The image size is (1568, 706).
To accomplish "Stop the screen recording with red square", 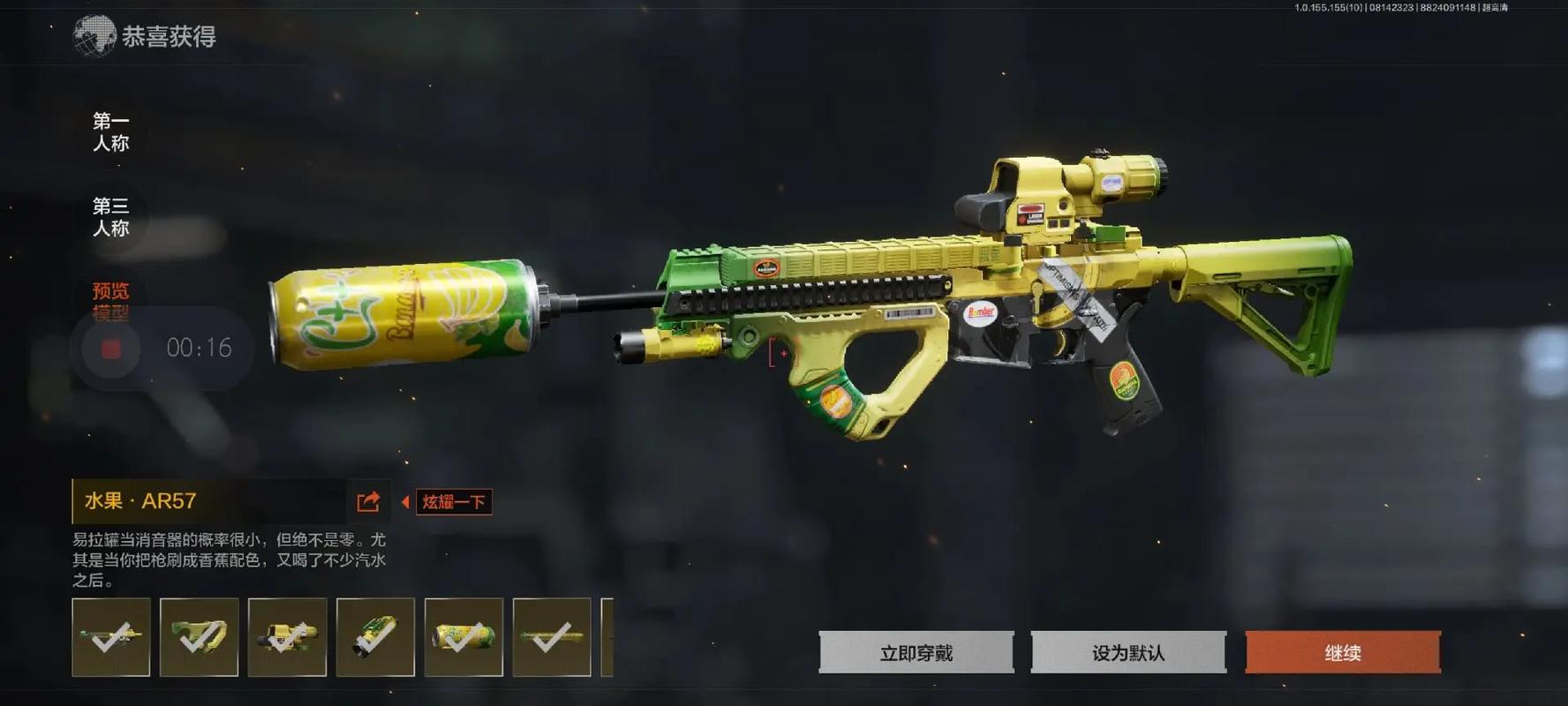I will [x=111, y=349].
